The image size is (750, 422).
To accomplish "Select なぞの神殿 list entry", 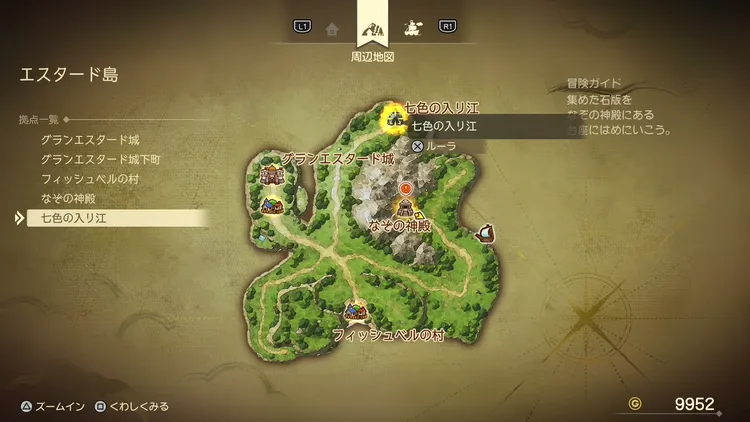I will [69, 197].
